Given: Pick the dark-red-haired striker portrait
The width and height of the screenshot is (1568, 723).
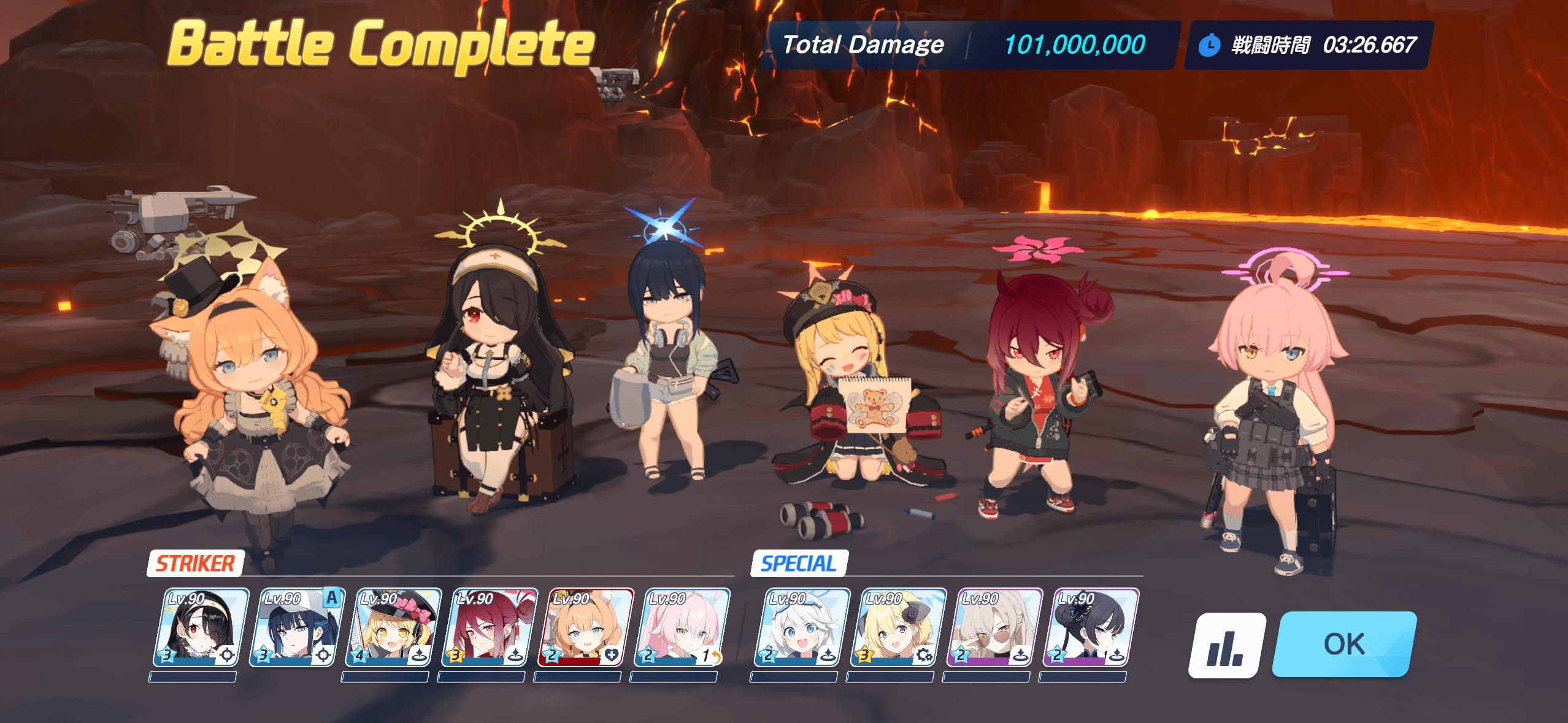Looking at the screenshot, I should click(x=490, y=627).
